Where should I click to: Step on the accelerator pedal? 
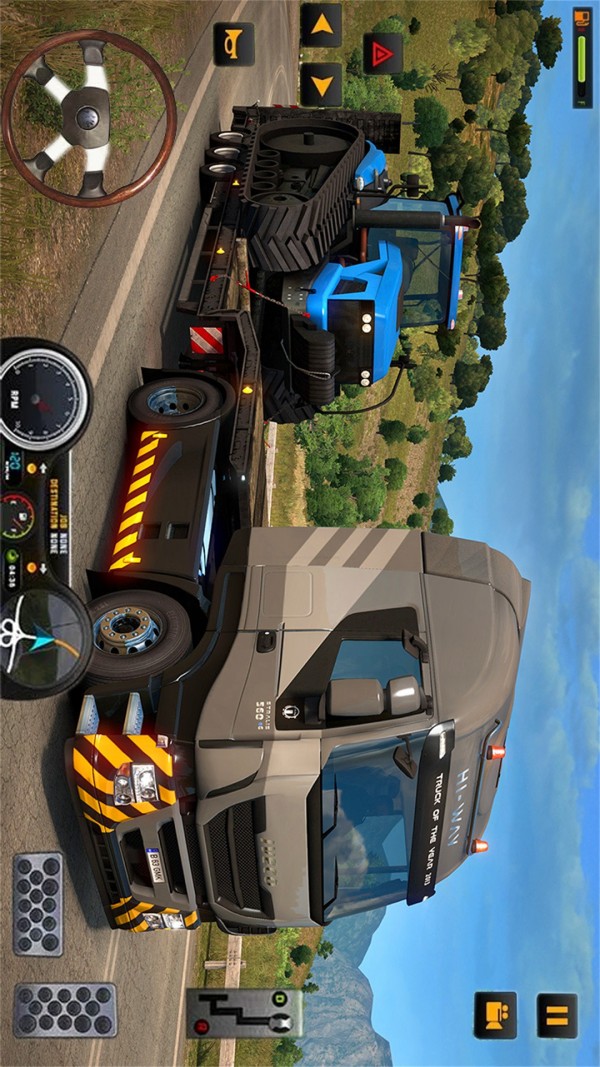point(65,1010)
